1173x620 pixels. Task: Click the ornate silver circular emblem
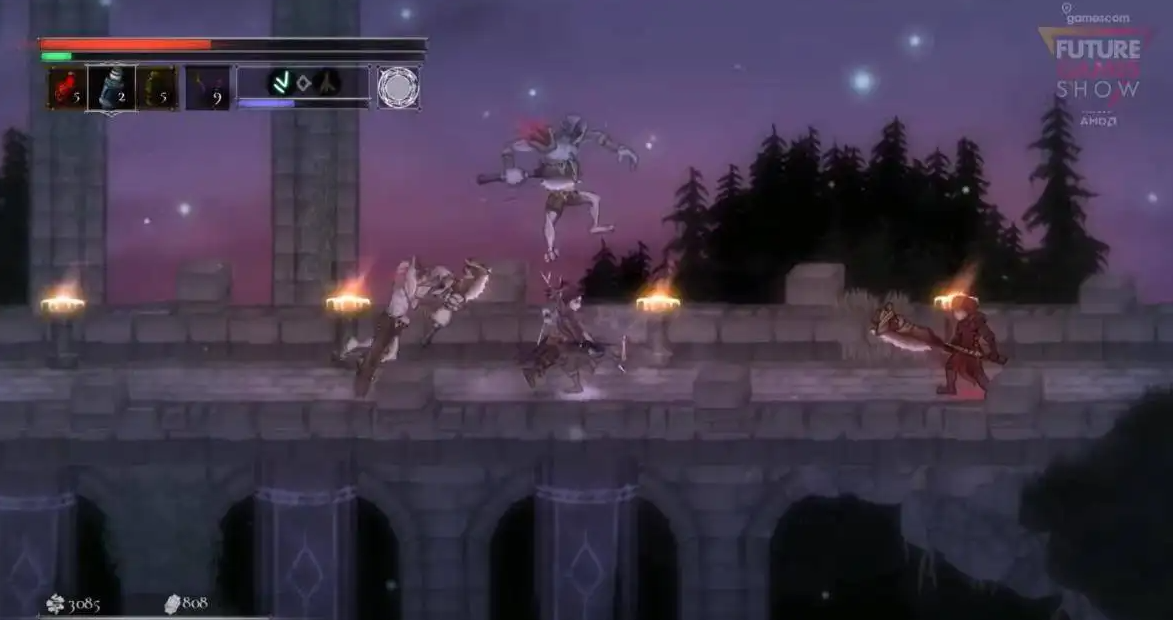[398, 88]
